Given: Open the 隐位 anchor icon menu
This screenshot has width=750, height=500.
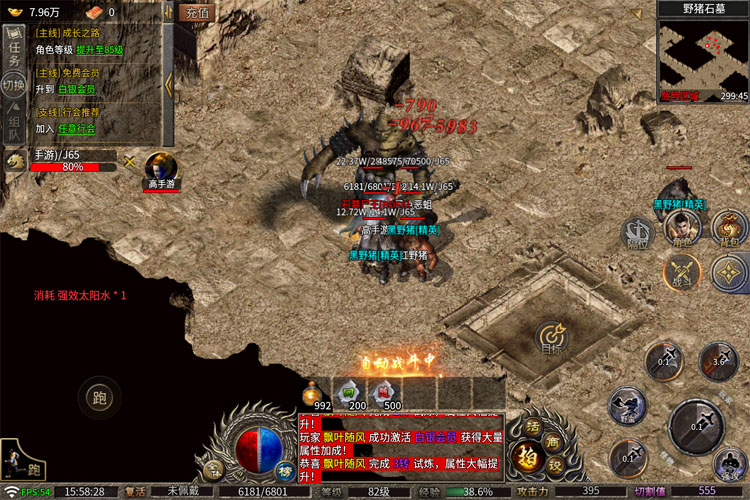Looking at the screenshot, I should point(637,232).
